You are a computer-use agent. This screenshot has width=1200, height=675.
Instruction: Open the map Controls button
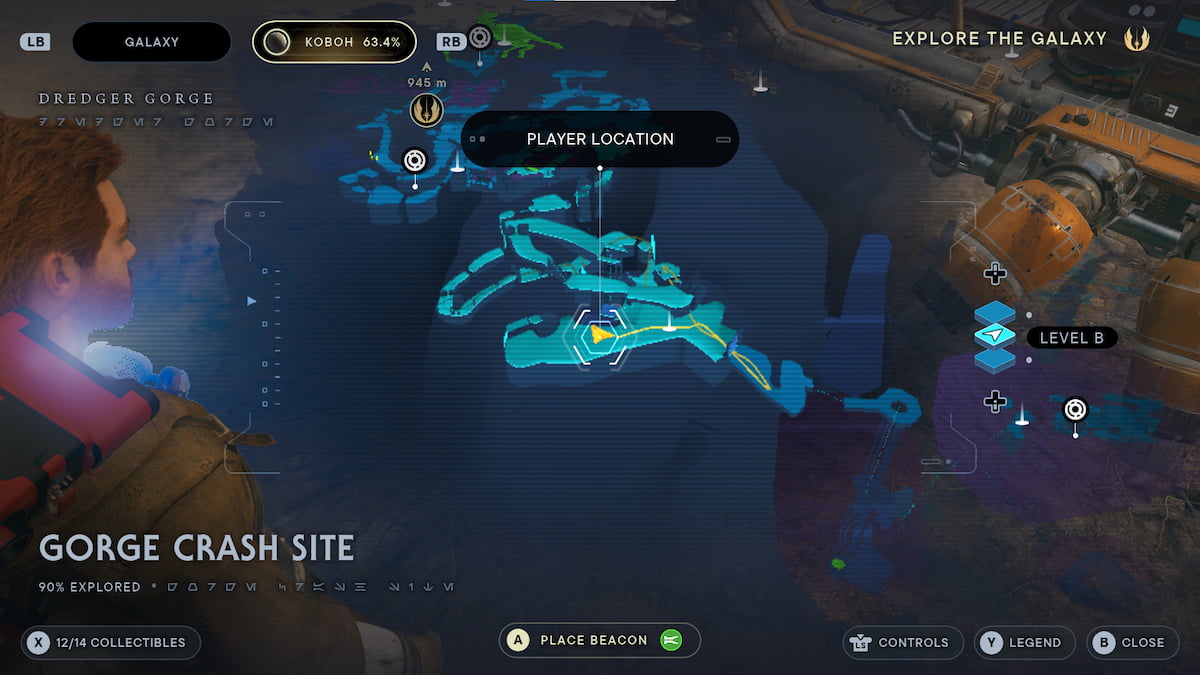[902, 642]
